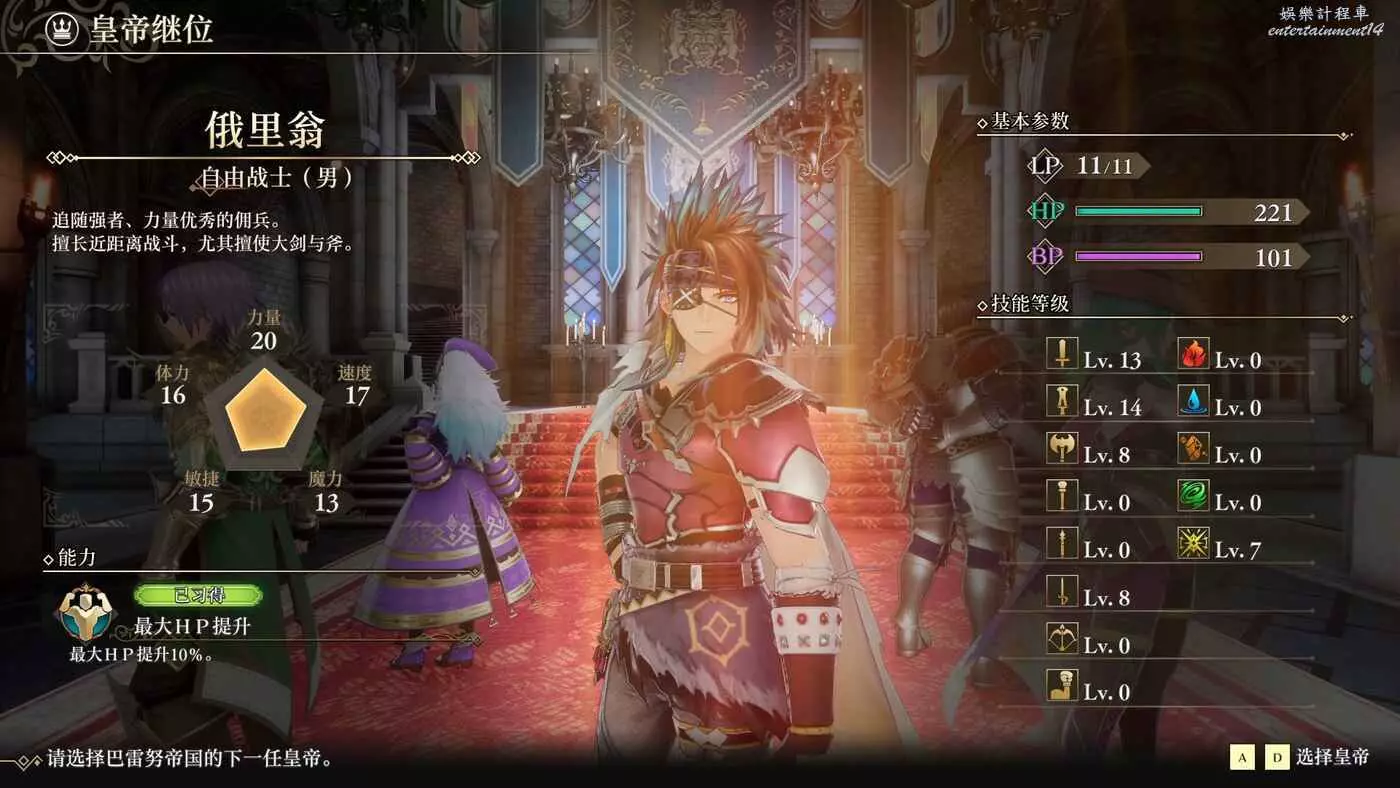This screenshot has height=788, width=1400.
Task: Click the mace skill icon
Action: tap(1061, 496)
